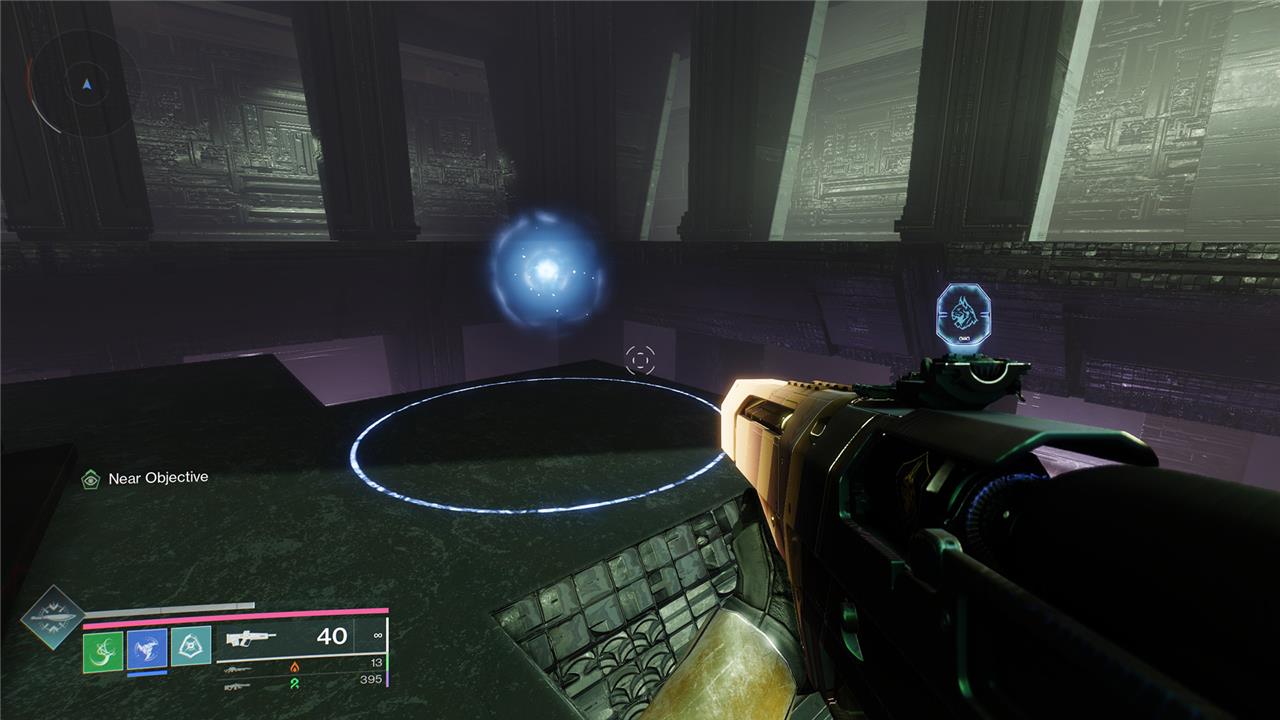Switch to the strand heavy weapon
The width and height of the screenshot is (1280, 720).
[x=238, y=685]
